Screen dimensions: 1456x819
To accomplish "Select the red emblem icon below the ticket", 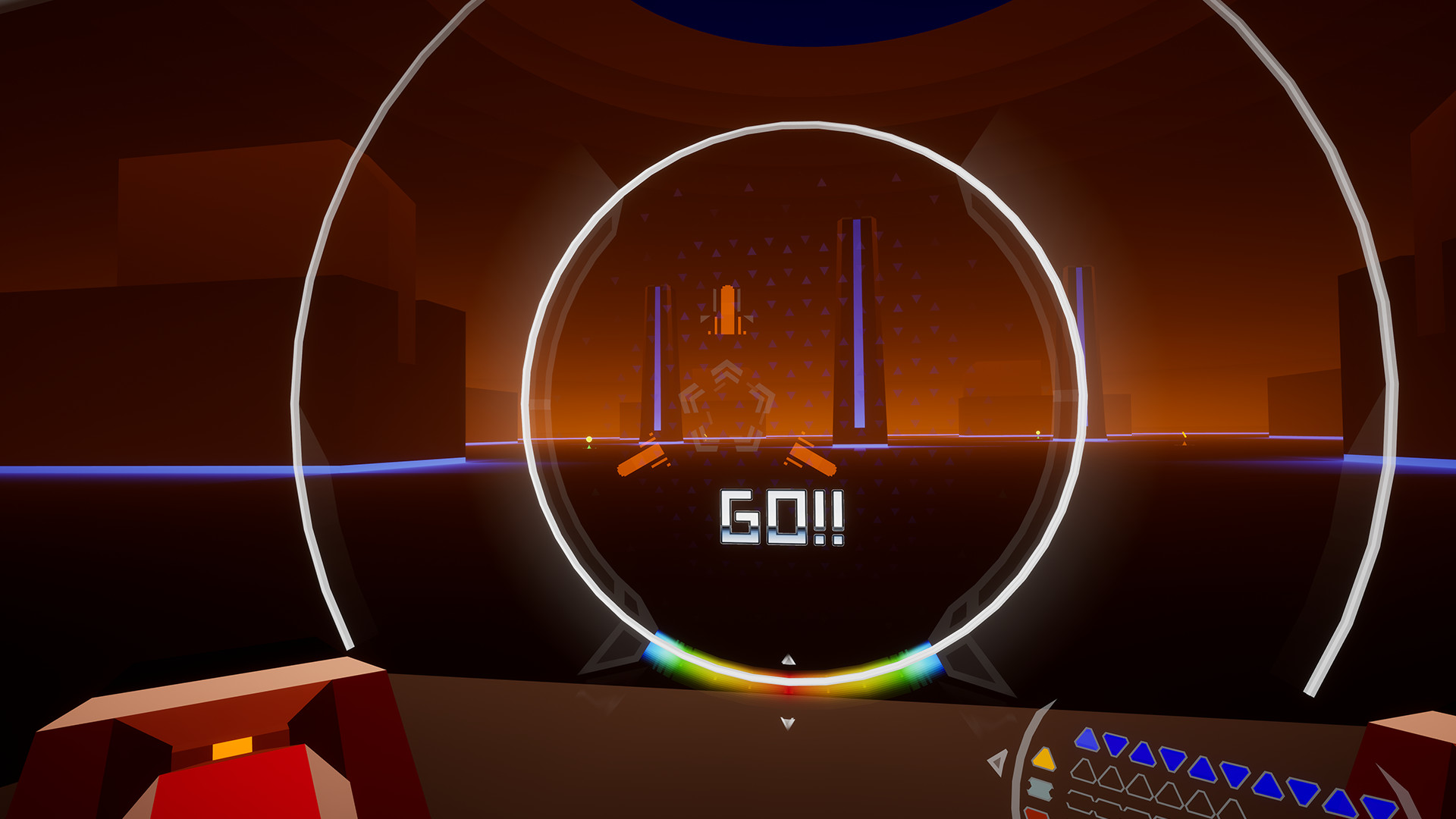I will [1037, 814].
